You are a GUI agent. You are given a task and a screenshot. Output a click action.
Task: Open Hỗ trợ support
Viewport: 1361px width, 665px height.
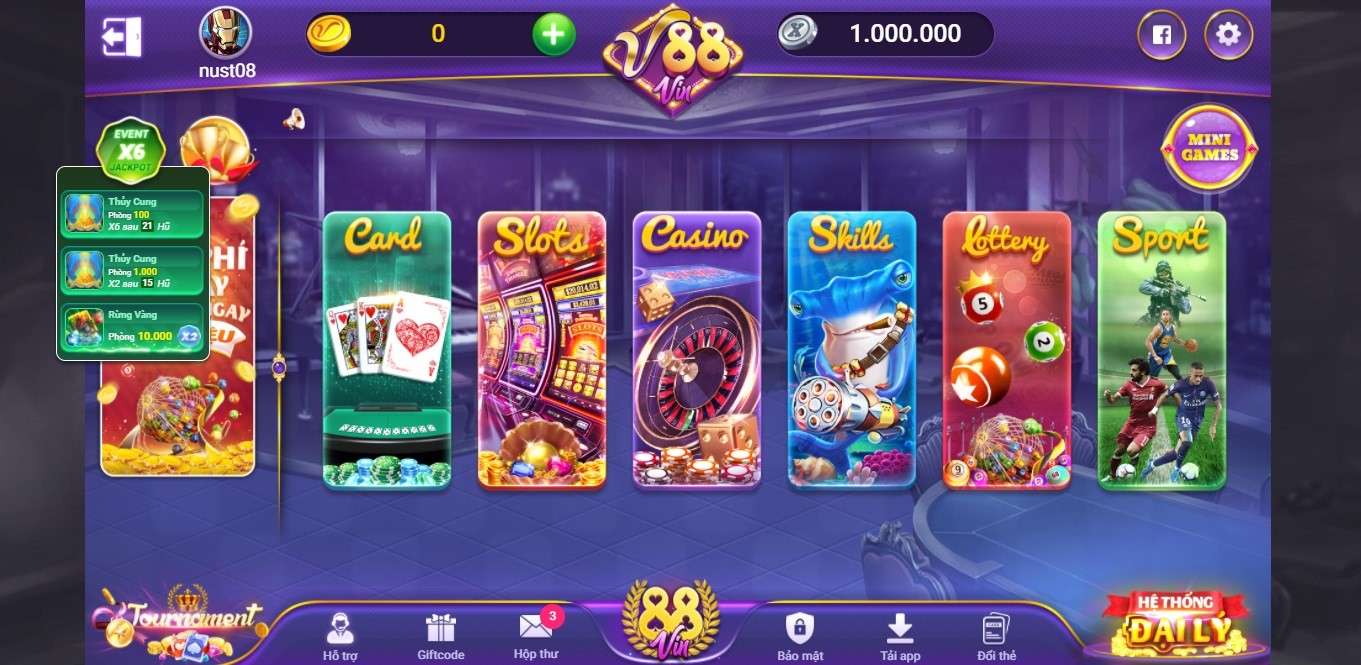coord(340,636)
